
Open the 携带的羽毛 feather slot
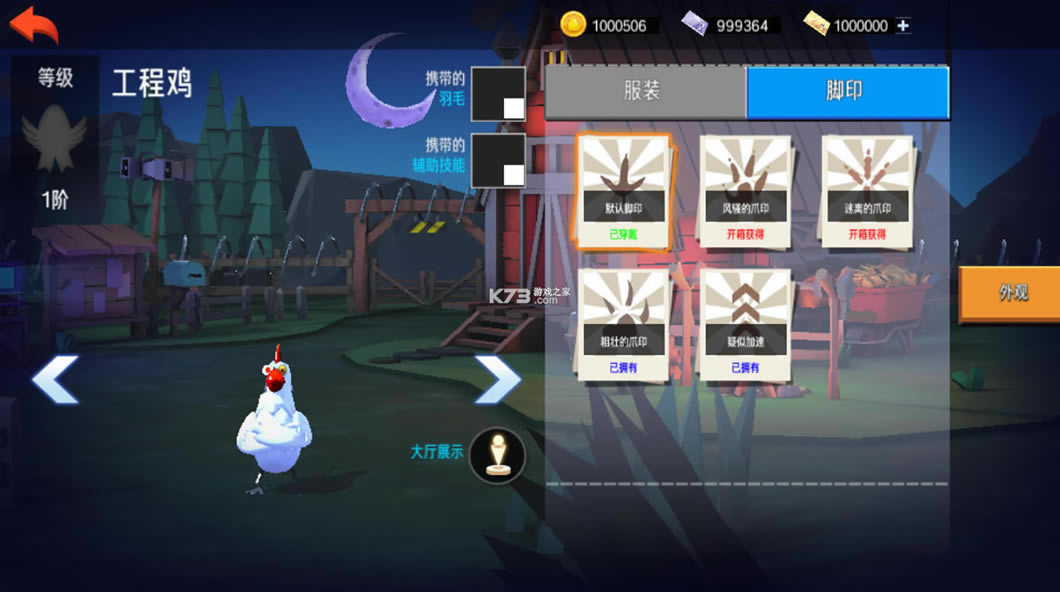[498, 94]
